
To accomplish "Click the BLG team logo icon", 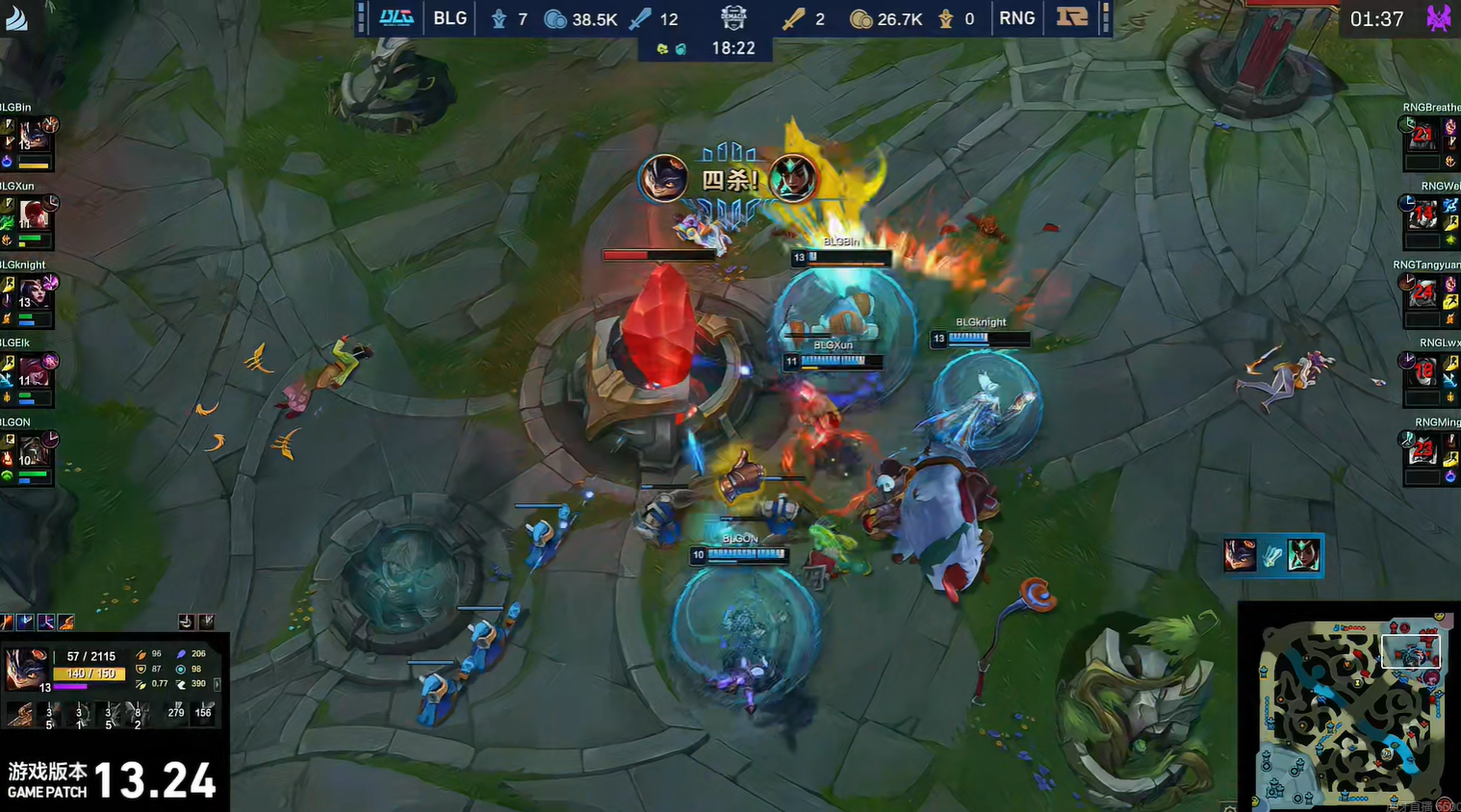I will click(396, 18).
